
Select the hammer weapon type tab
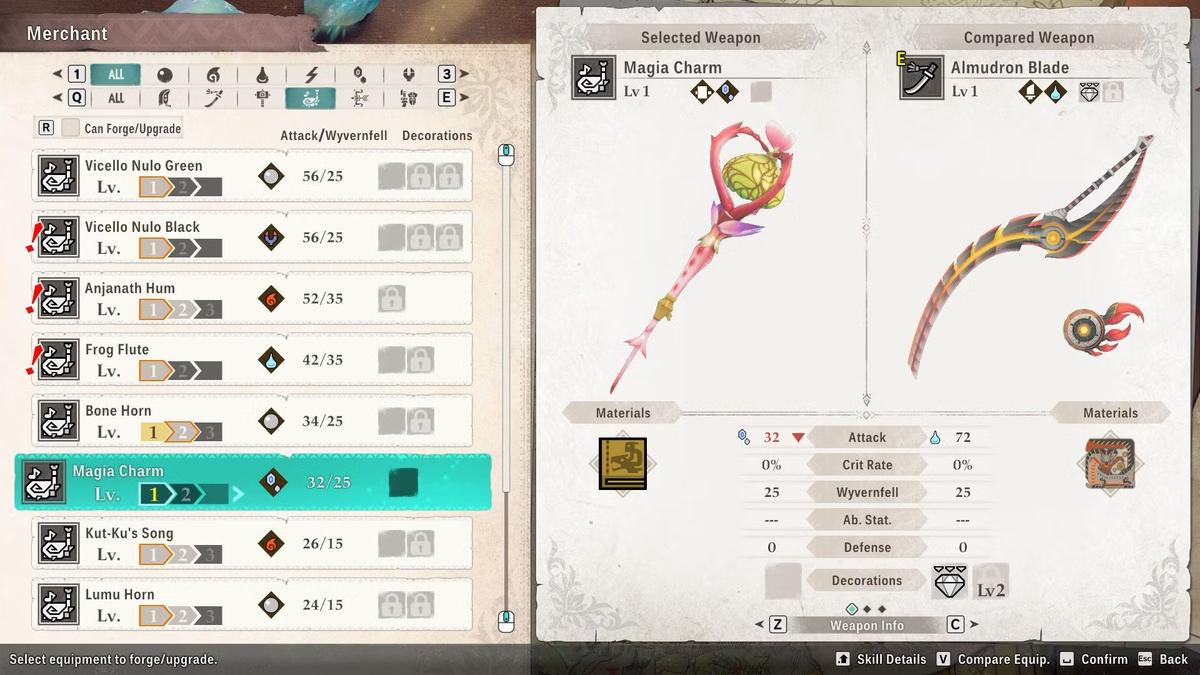[262, 98]
